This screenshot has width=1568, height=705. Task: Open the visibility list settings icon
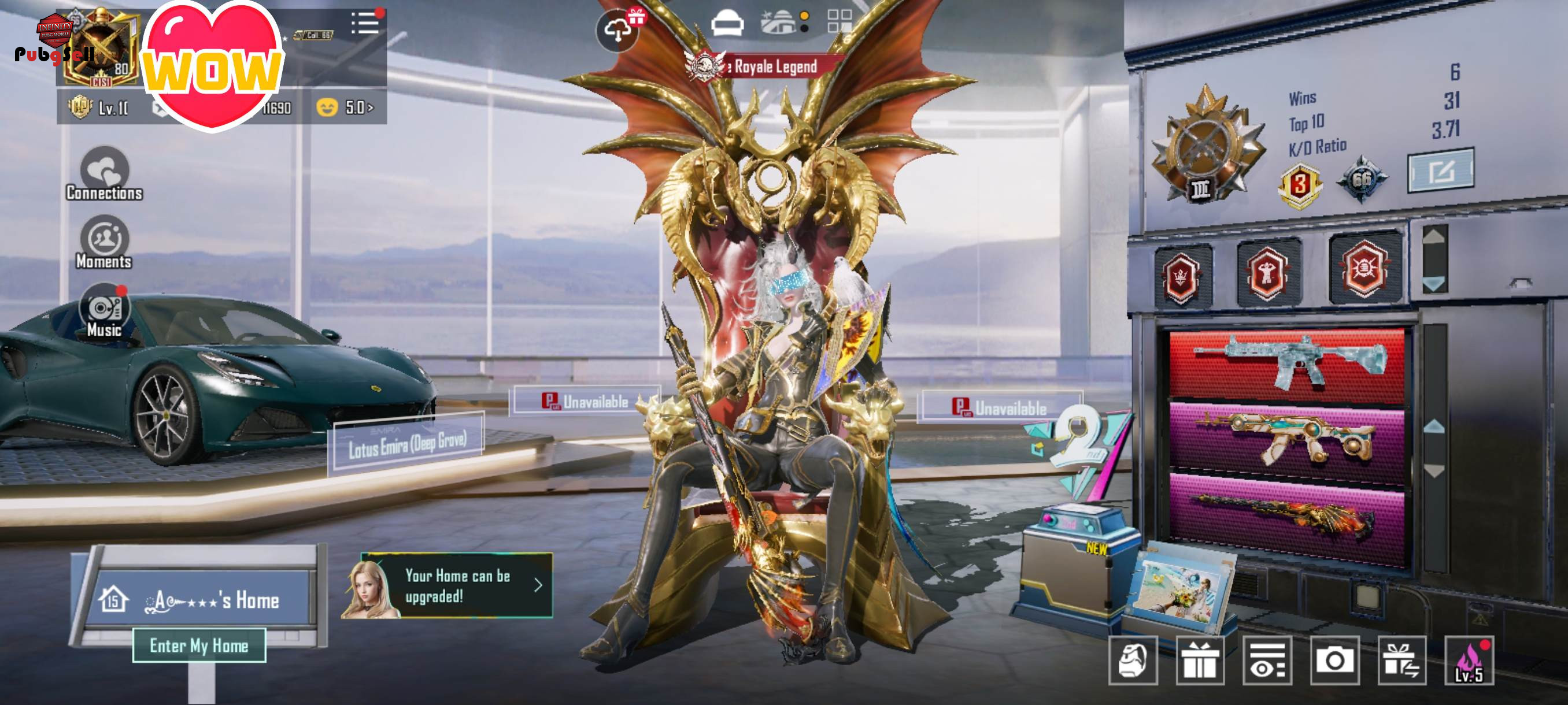(x=1267, y=661)
